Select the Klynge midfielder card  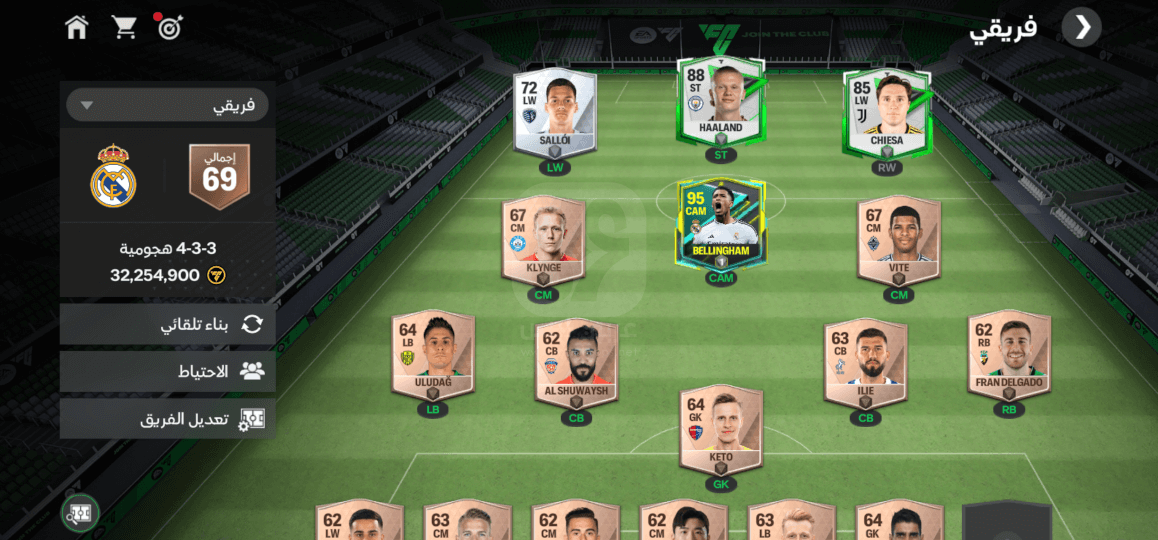pos(543,238)
